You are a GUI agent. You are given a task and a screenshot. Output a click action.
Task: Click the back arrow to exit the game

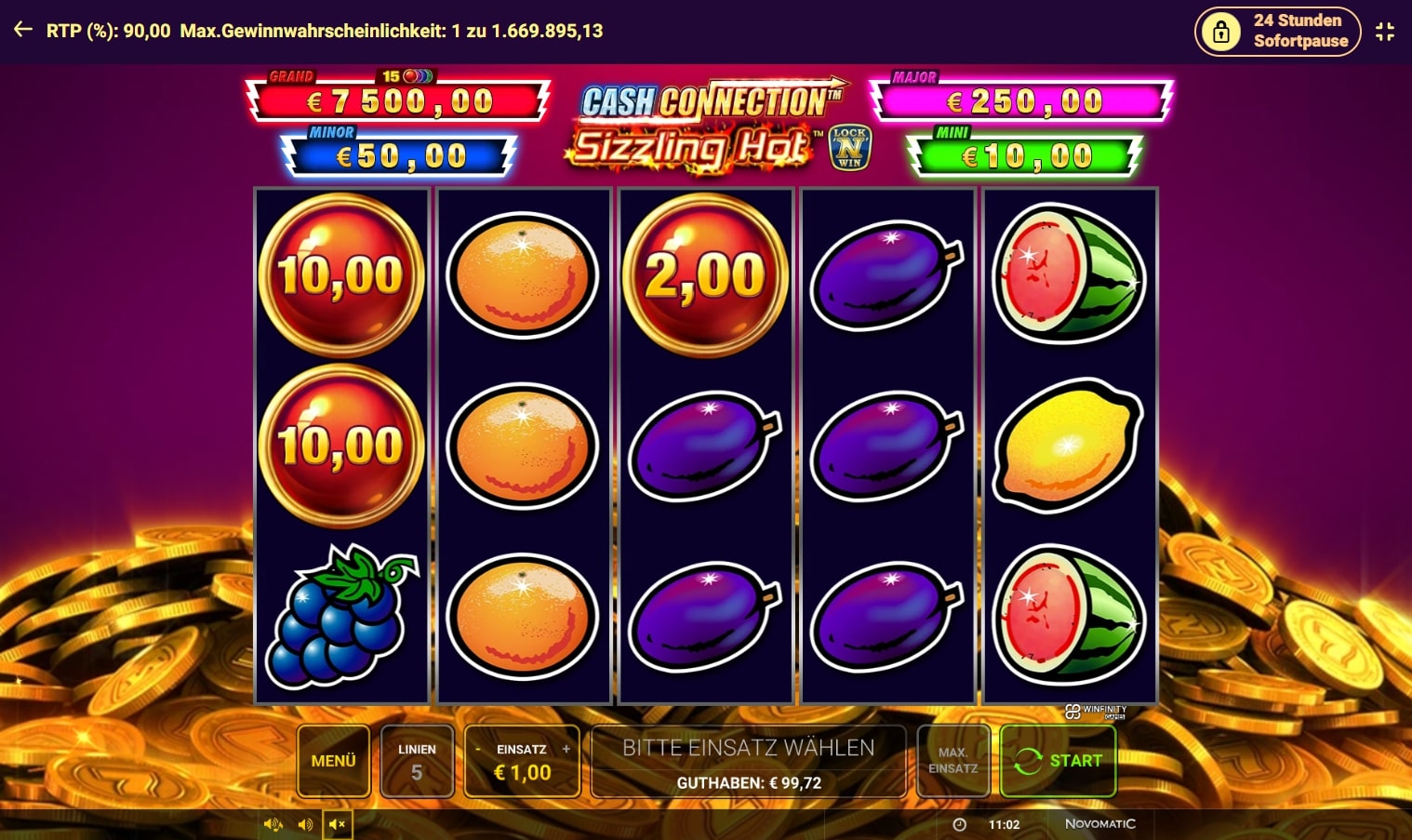coord(22,28)
